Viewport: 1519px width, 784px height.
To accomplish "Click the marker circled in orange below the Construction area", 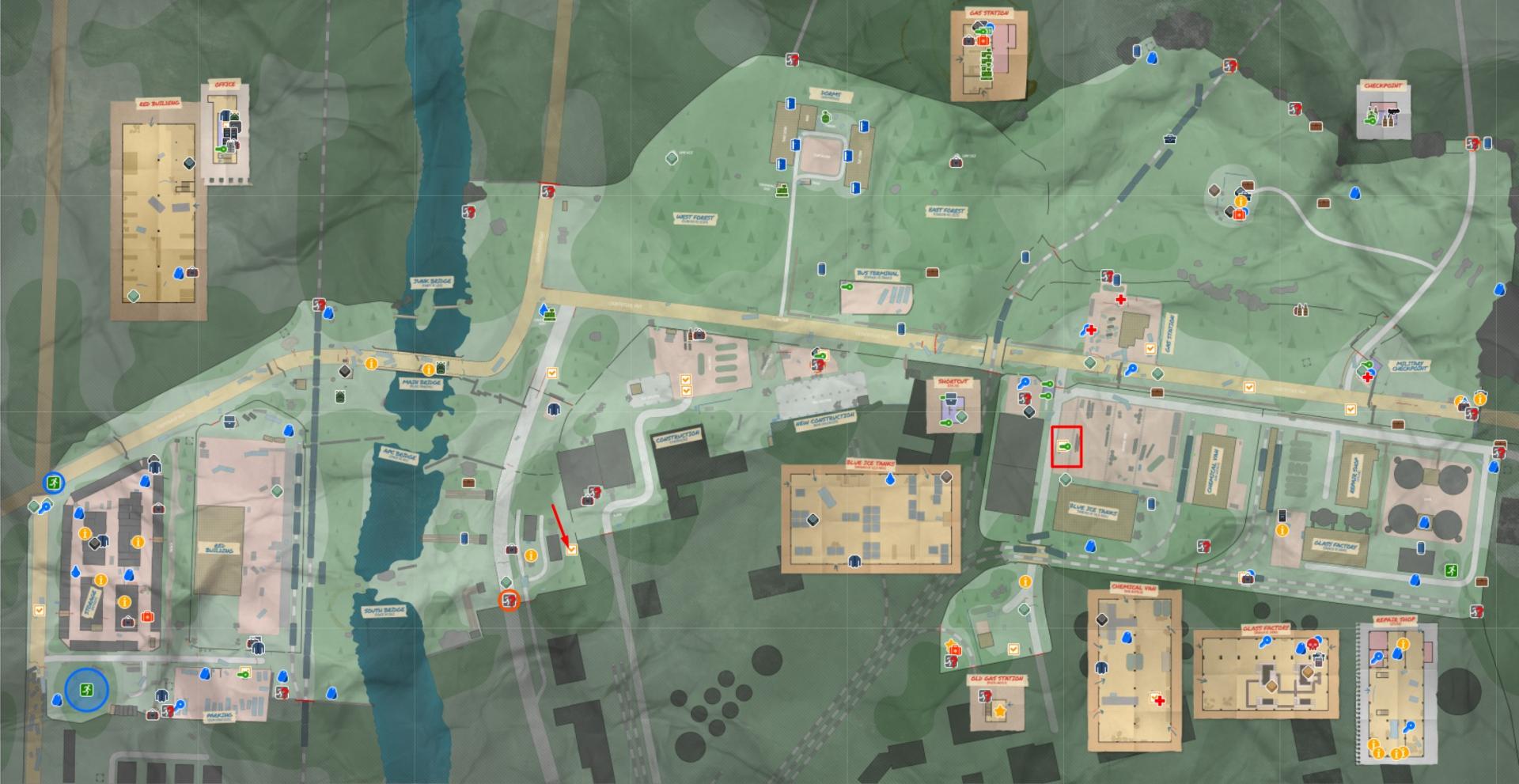I will pyautogui.click(x=509, y=600).
